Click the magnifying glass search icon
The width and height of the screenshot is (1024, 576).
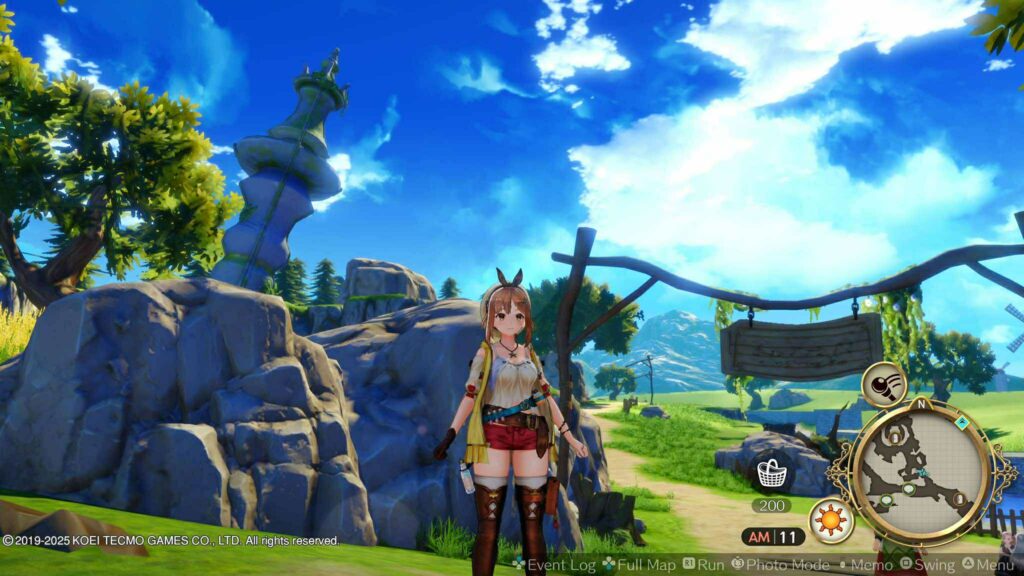coord(883,384)
